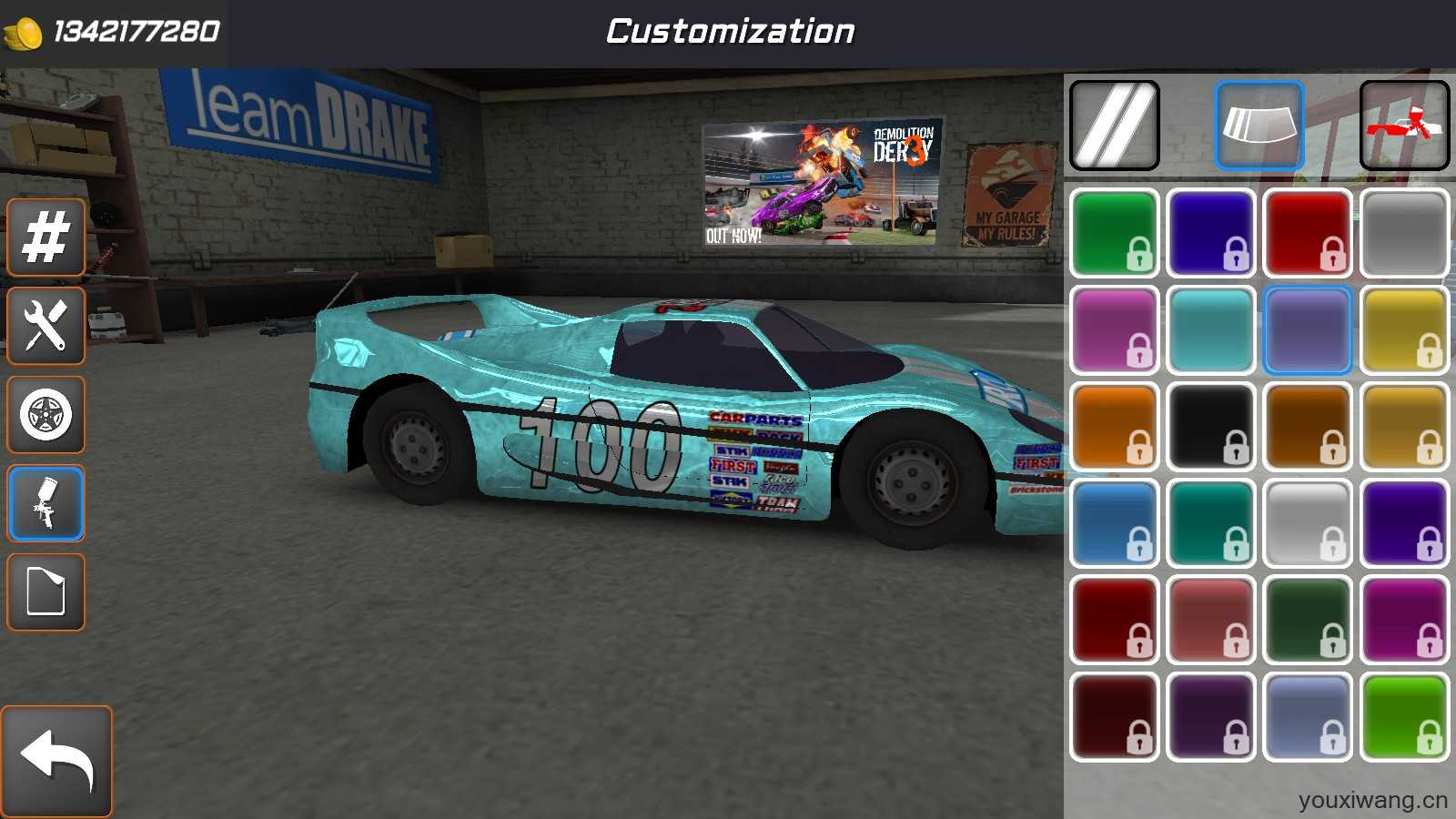Select the highlighted slate purple swatch
Image resolution: width=1456 pixels, height=819 pixels.
tap(1308, 330)
